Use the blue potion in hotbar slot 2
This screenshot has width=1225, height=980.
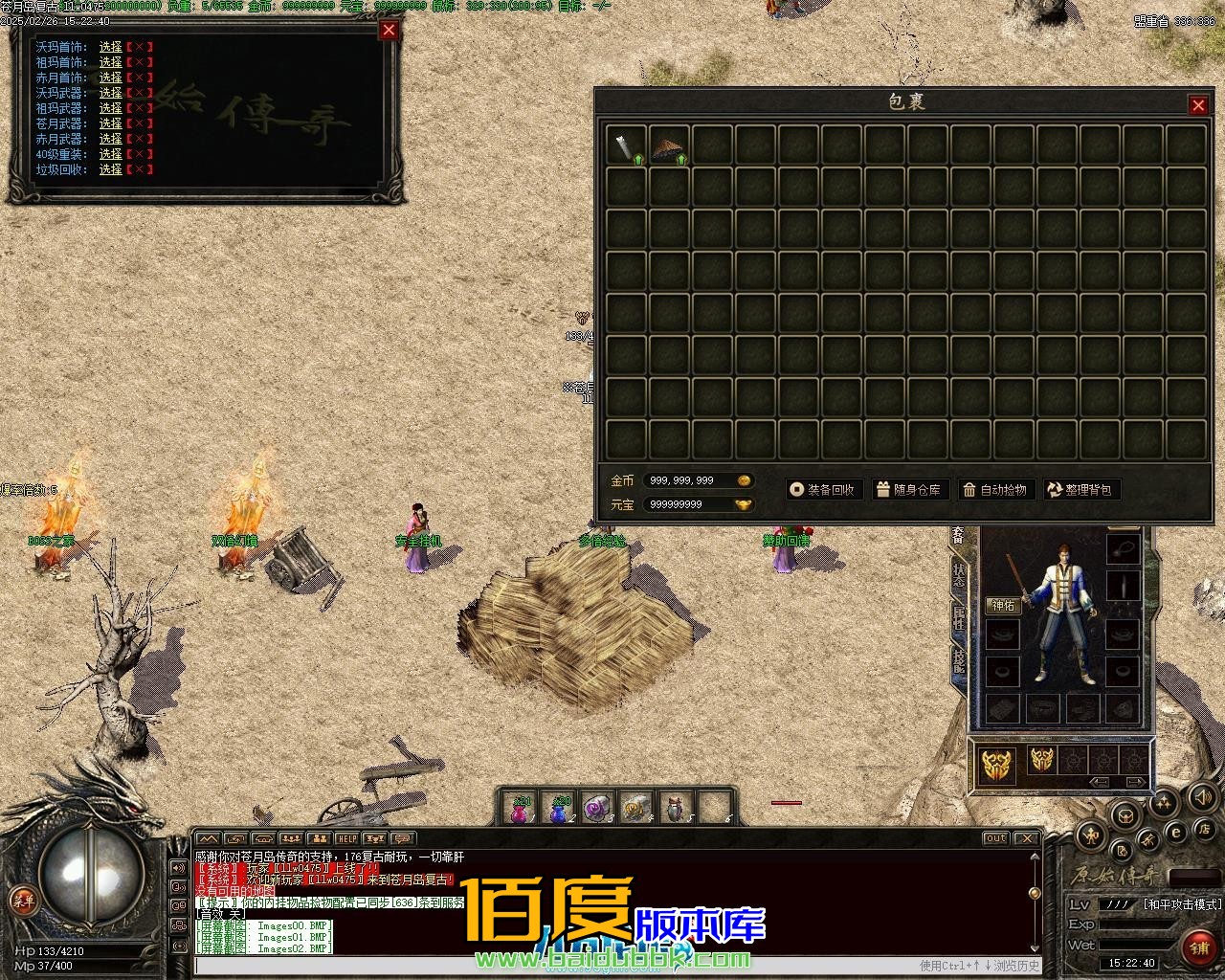coord(560,810)
